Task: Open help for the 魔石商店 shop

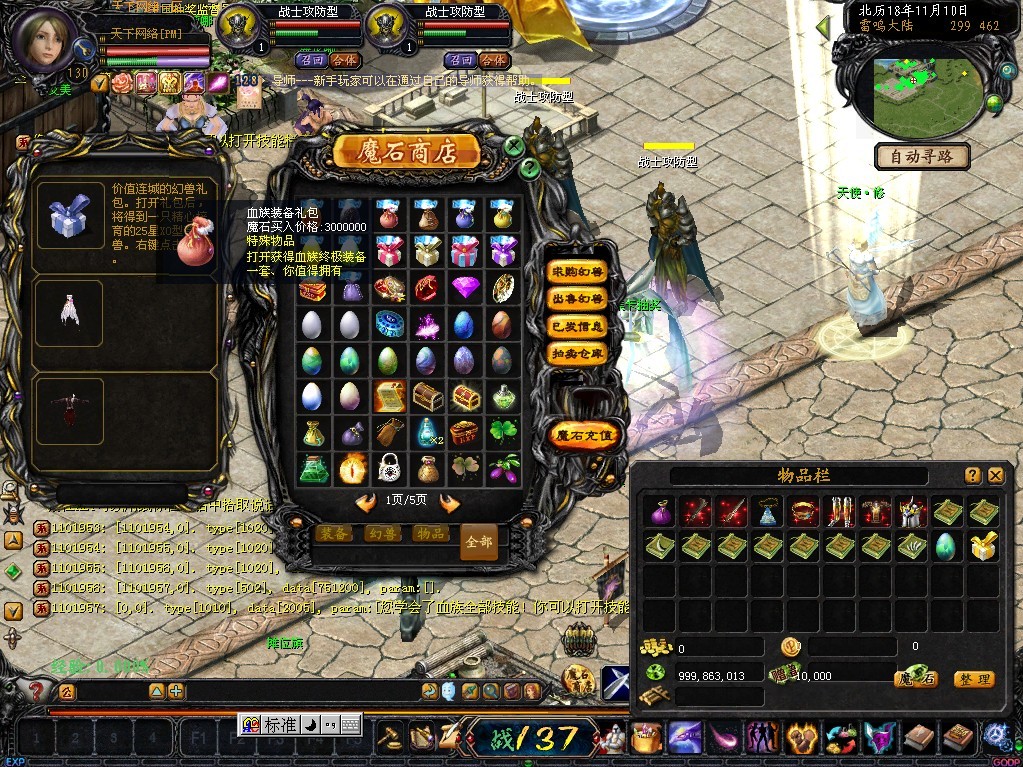Action: pyautogui.click(x=531, y=169)
